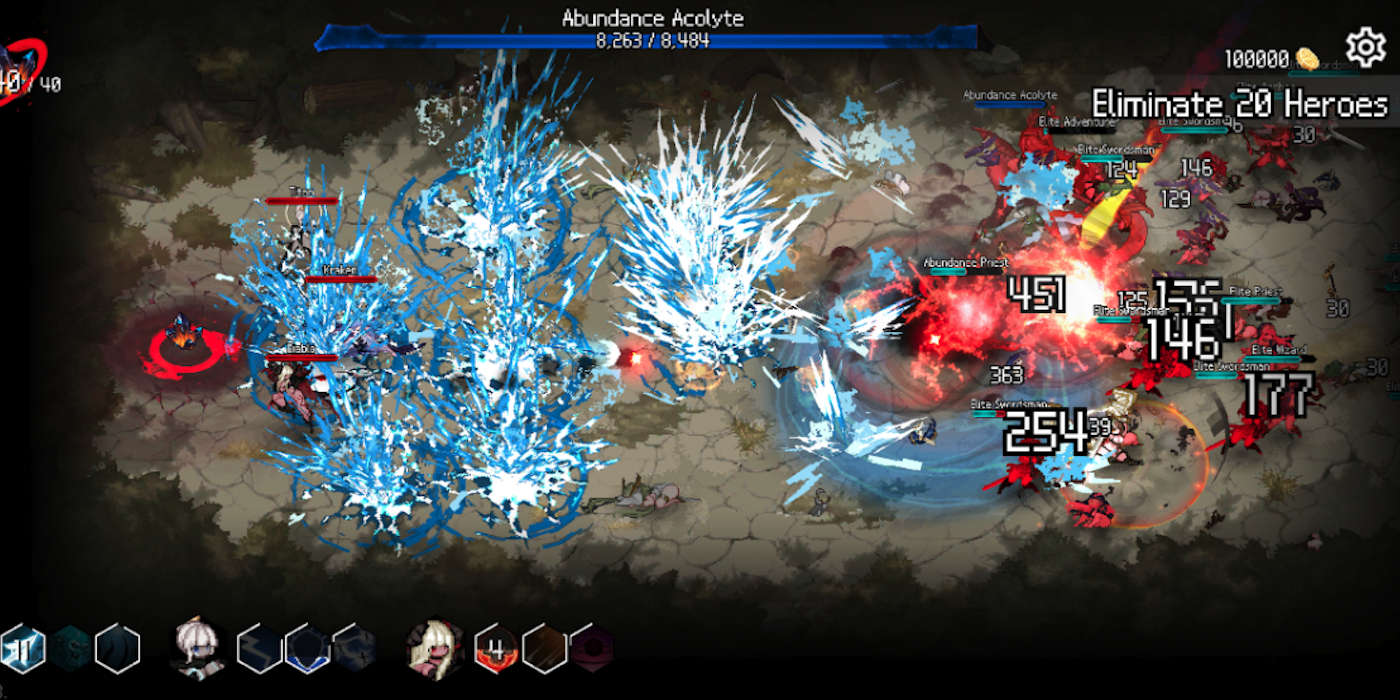Use the purple eye skill hexagon
The image size is (1400, 700).
coord(592,647)
